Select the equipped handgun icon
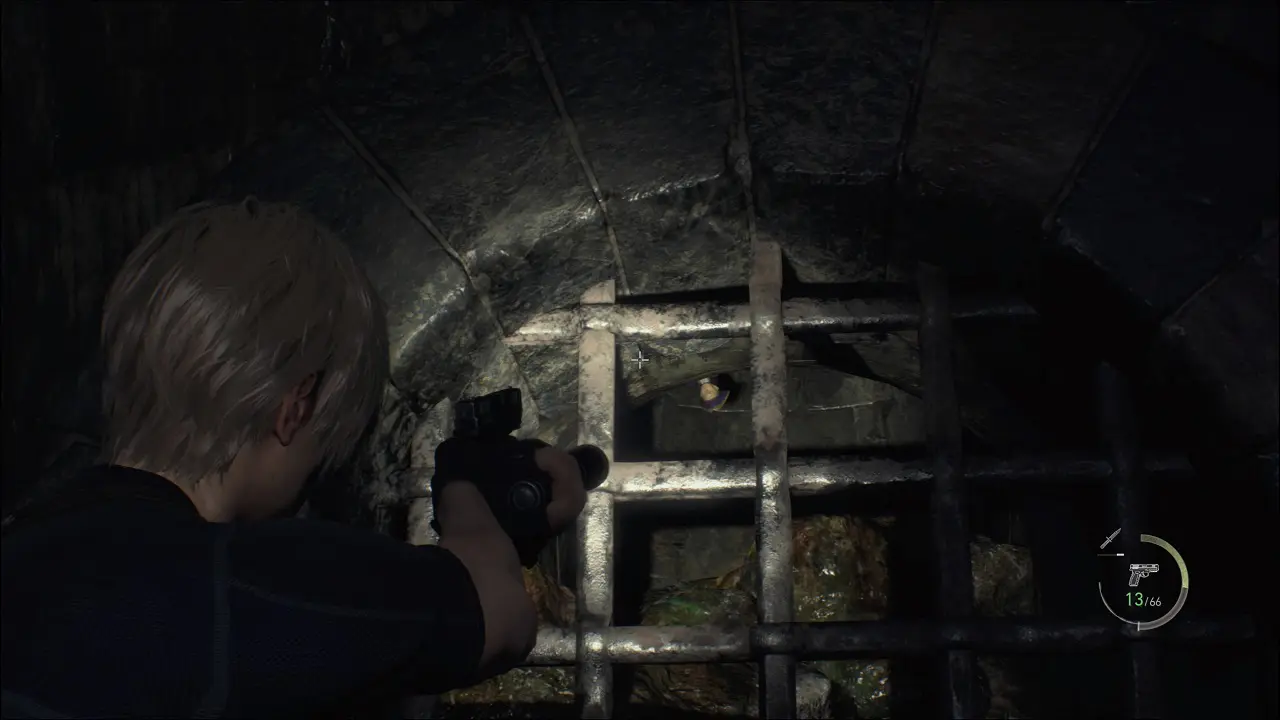 click(x=1140, y=575)
